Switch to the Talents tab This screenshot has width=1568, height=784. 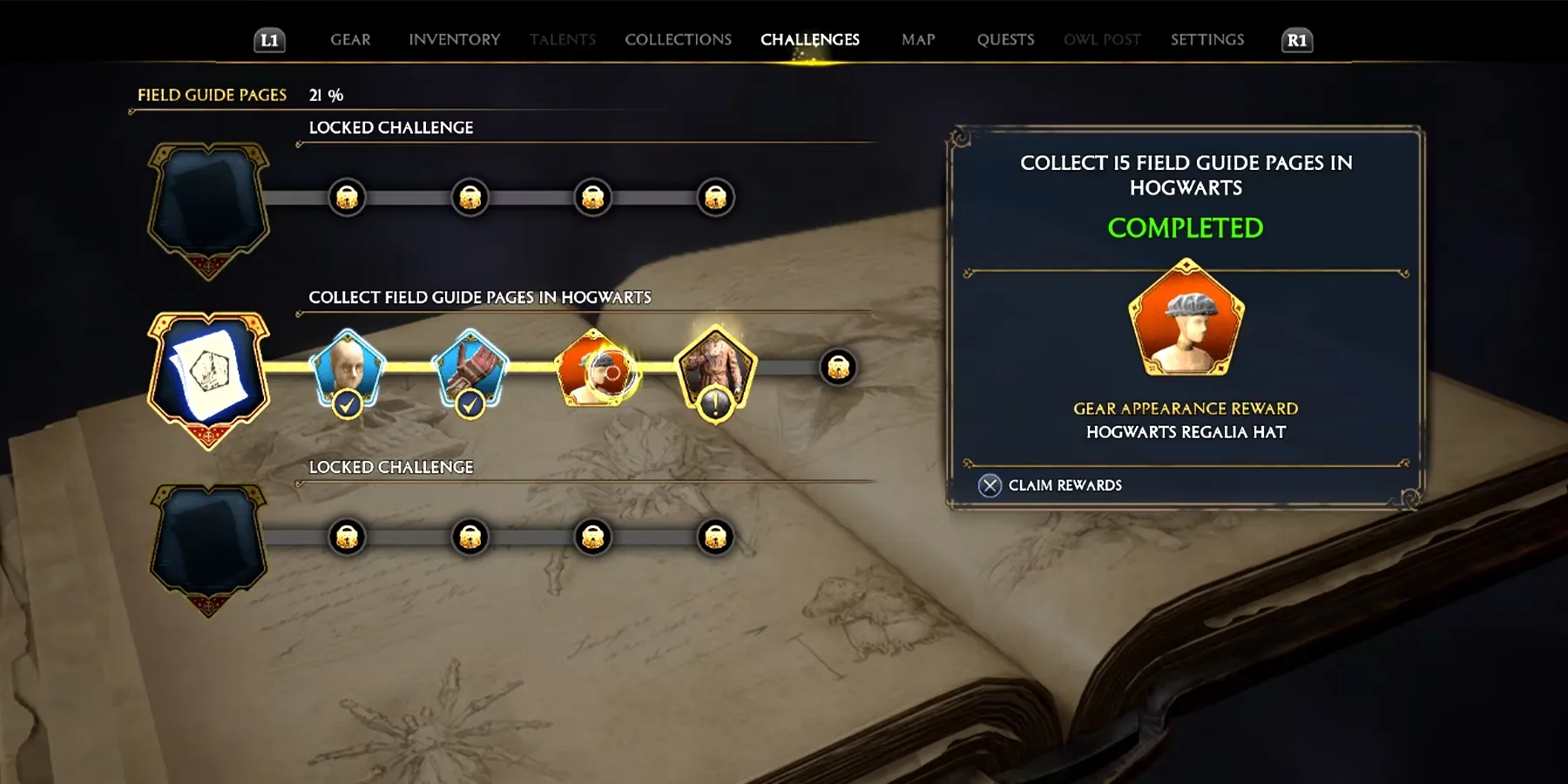point(562,39)
